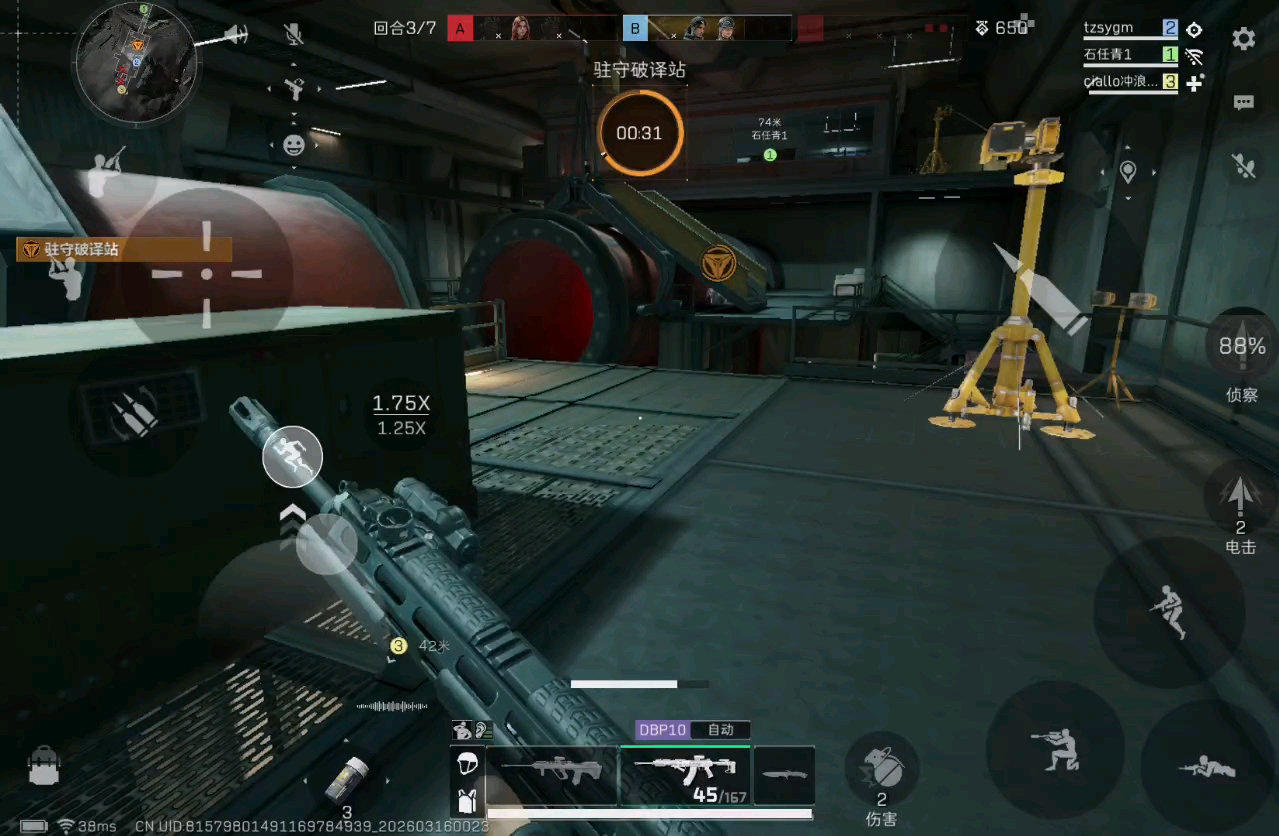Image resolution: width=1279 pixels, height=836 pixels.
Task: Open the backpack inventory icon
Action: (x=43, y=766)
